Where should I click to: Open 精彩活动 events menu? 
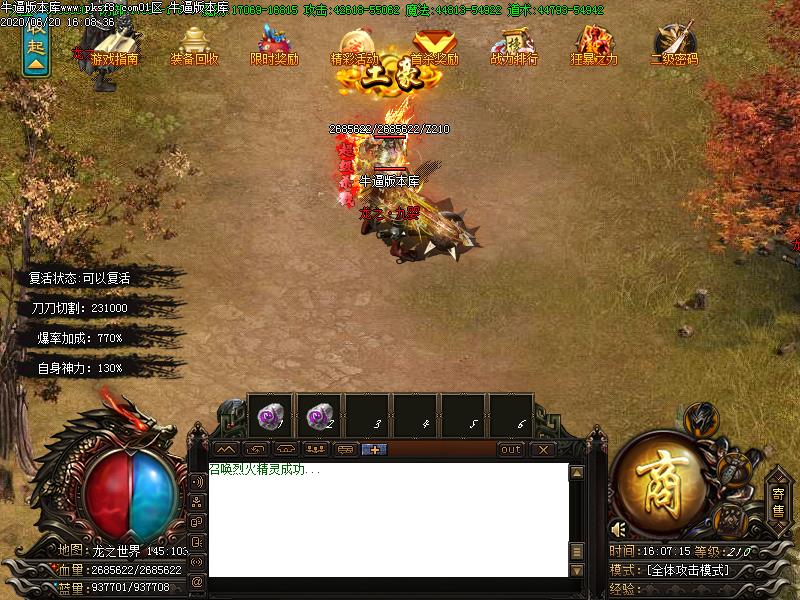(354, 45)
